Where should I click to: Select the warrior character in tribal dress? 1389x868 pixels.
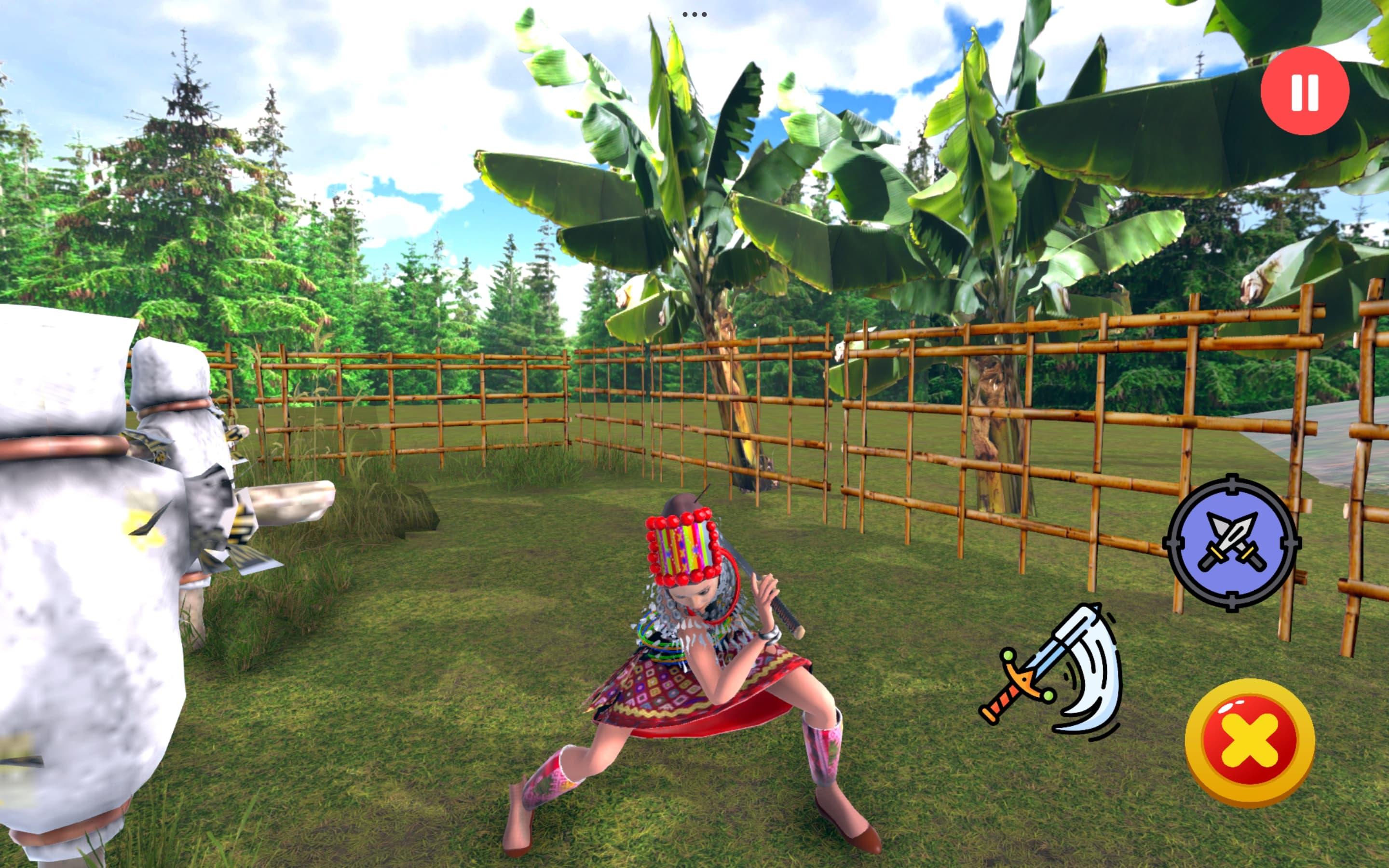pos(689,660)
